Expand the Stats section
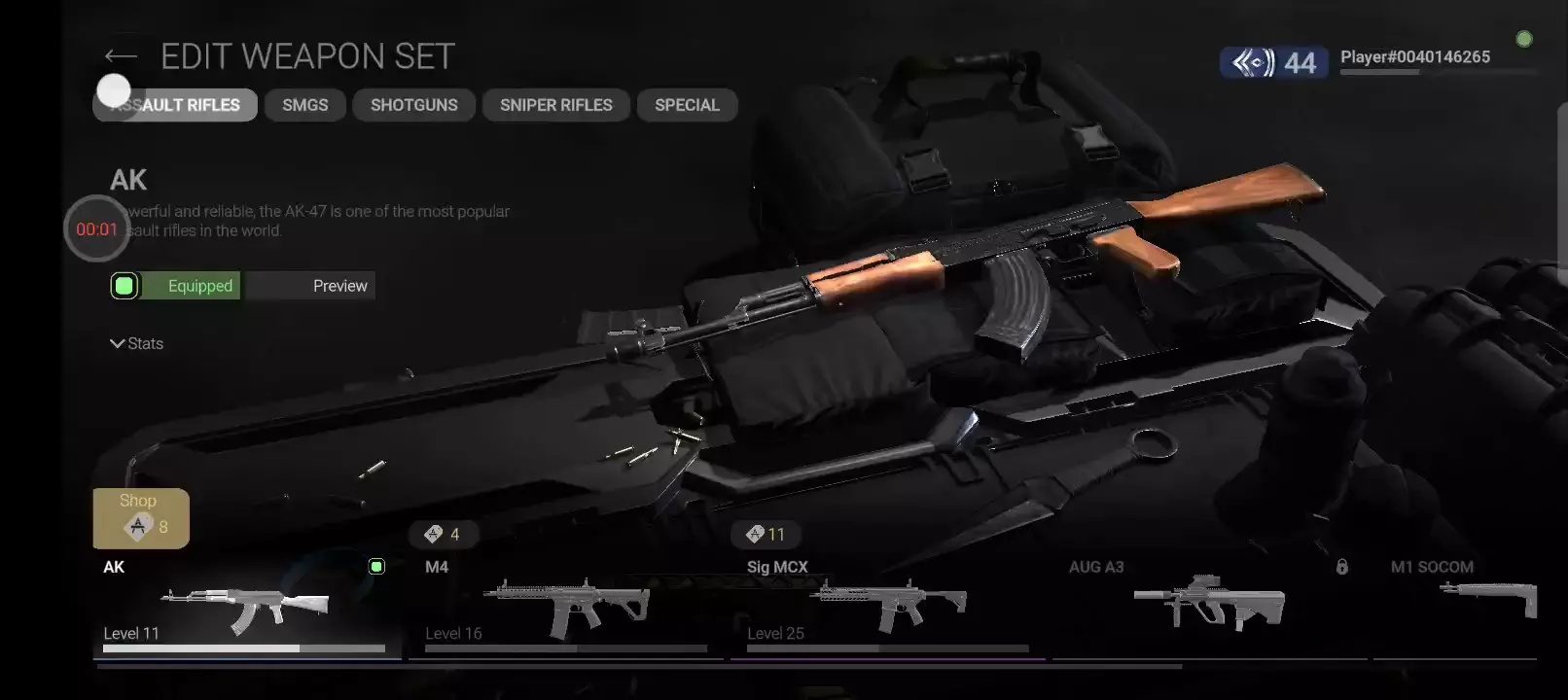Image resolution: width=1568 pixels, height=700 pixels. tap(137, 343)
